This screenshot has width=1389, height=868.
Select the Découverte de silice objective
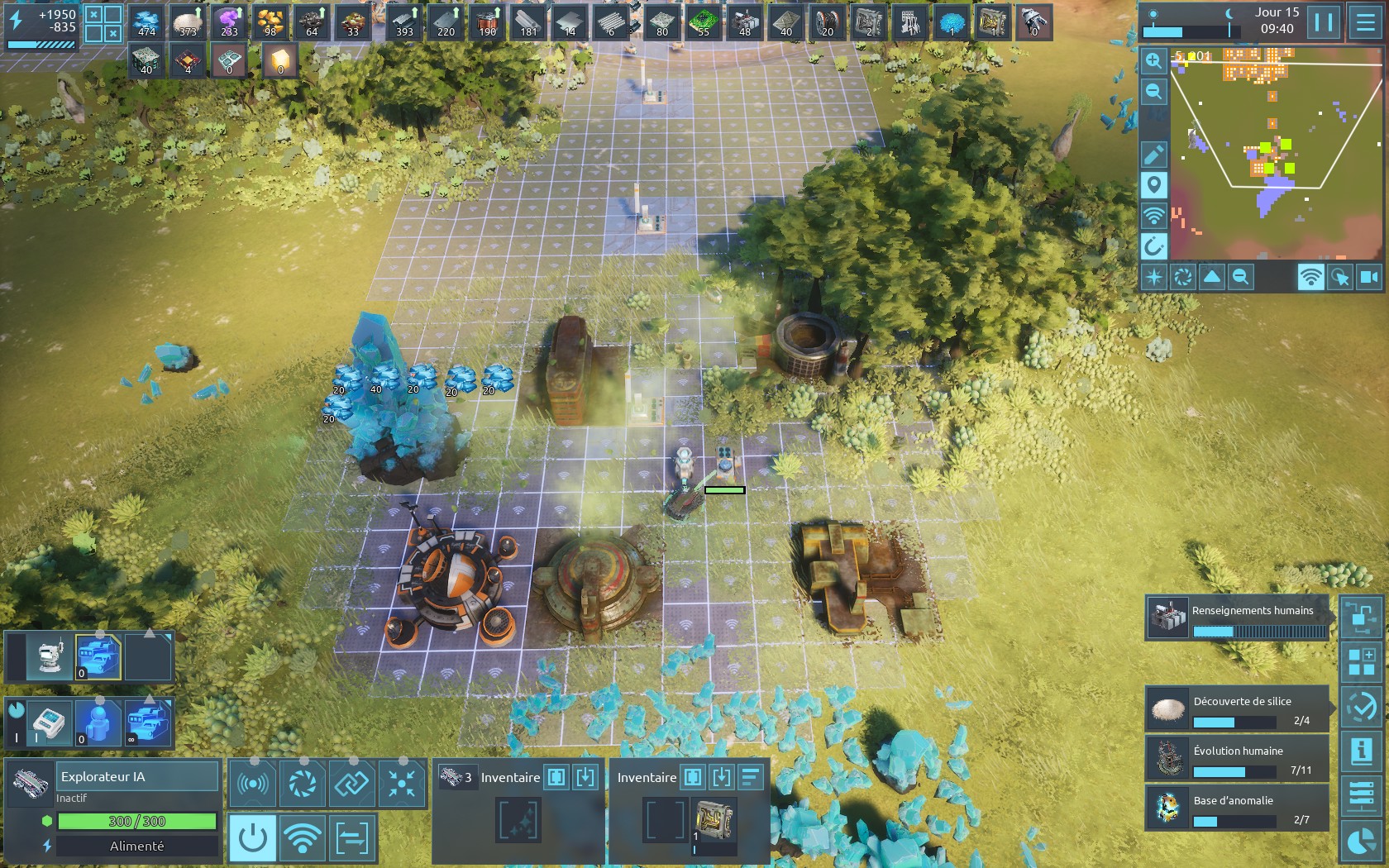coord(1237,709)
